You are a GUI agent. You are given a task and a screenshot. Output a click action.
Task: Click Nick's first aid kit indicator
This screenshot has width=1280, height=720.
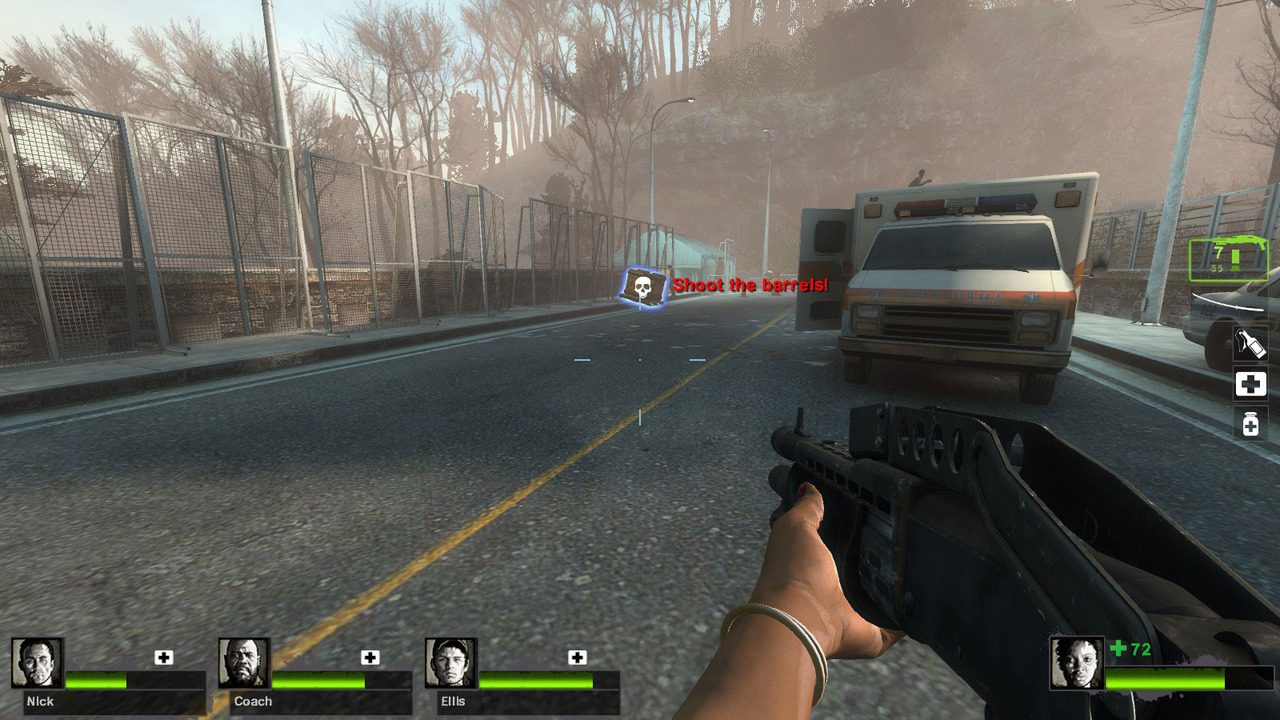click(164, 657)
